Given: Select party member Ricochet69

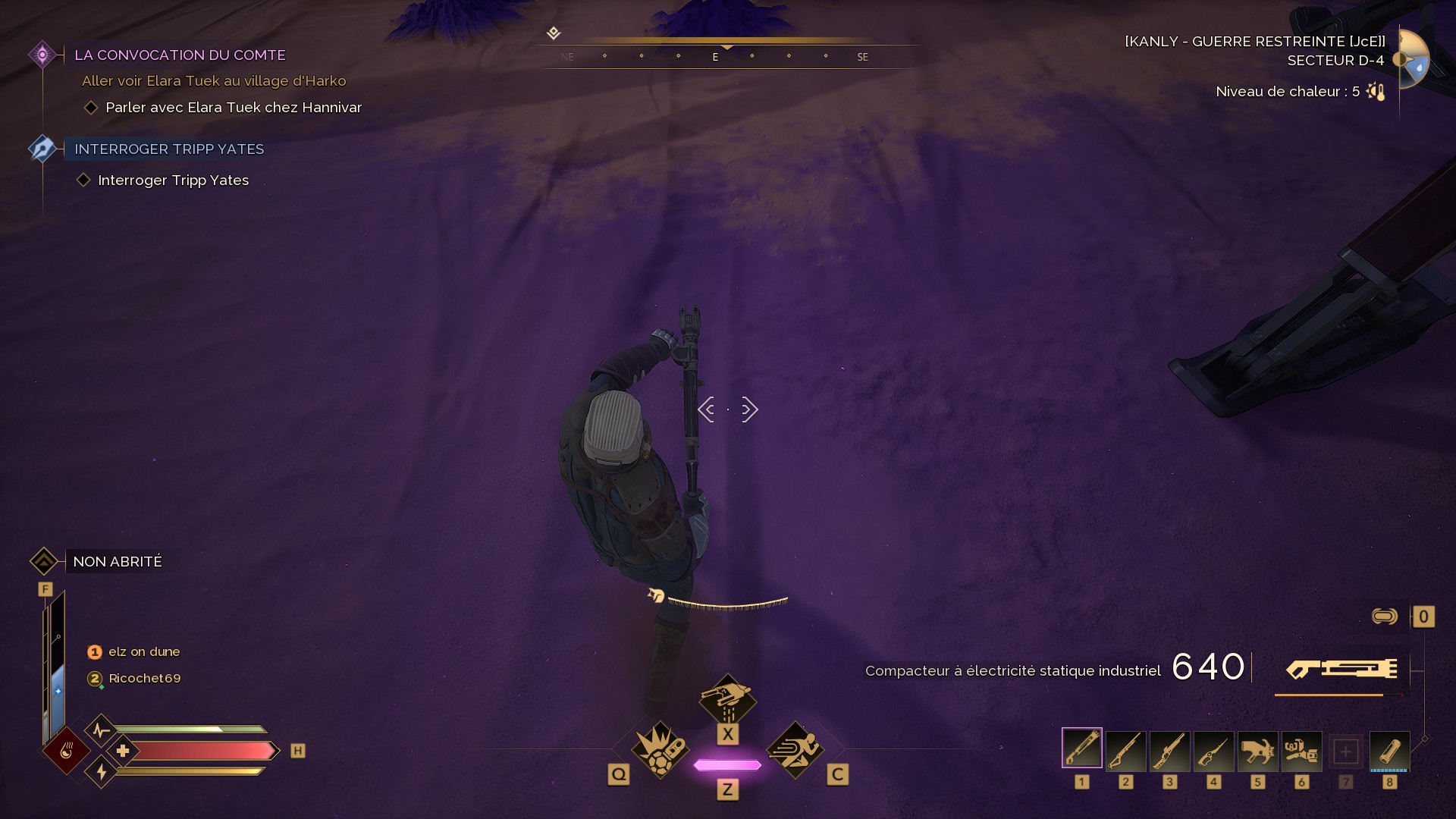Looking at the screenshot, I should point(144,679).
